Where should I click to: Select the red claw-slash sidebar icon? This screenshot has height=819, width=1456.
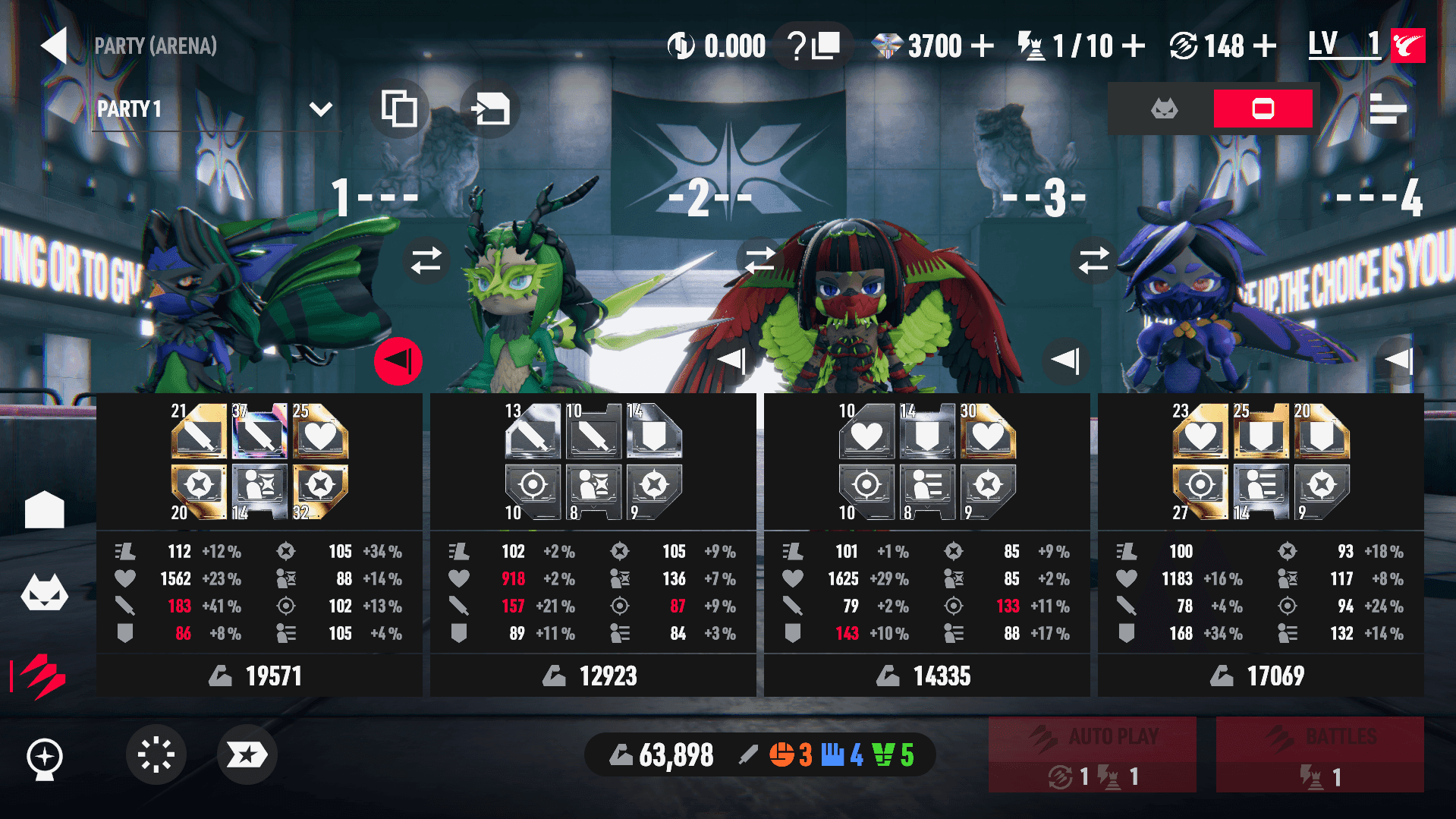point(45,675)
